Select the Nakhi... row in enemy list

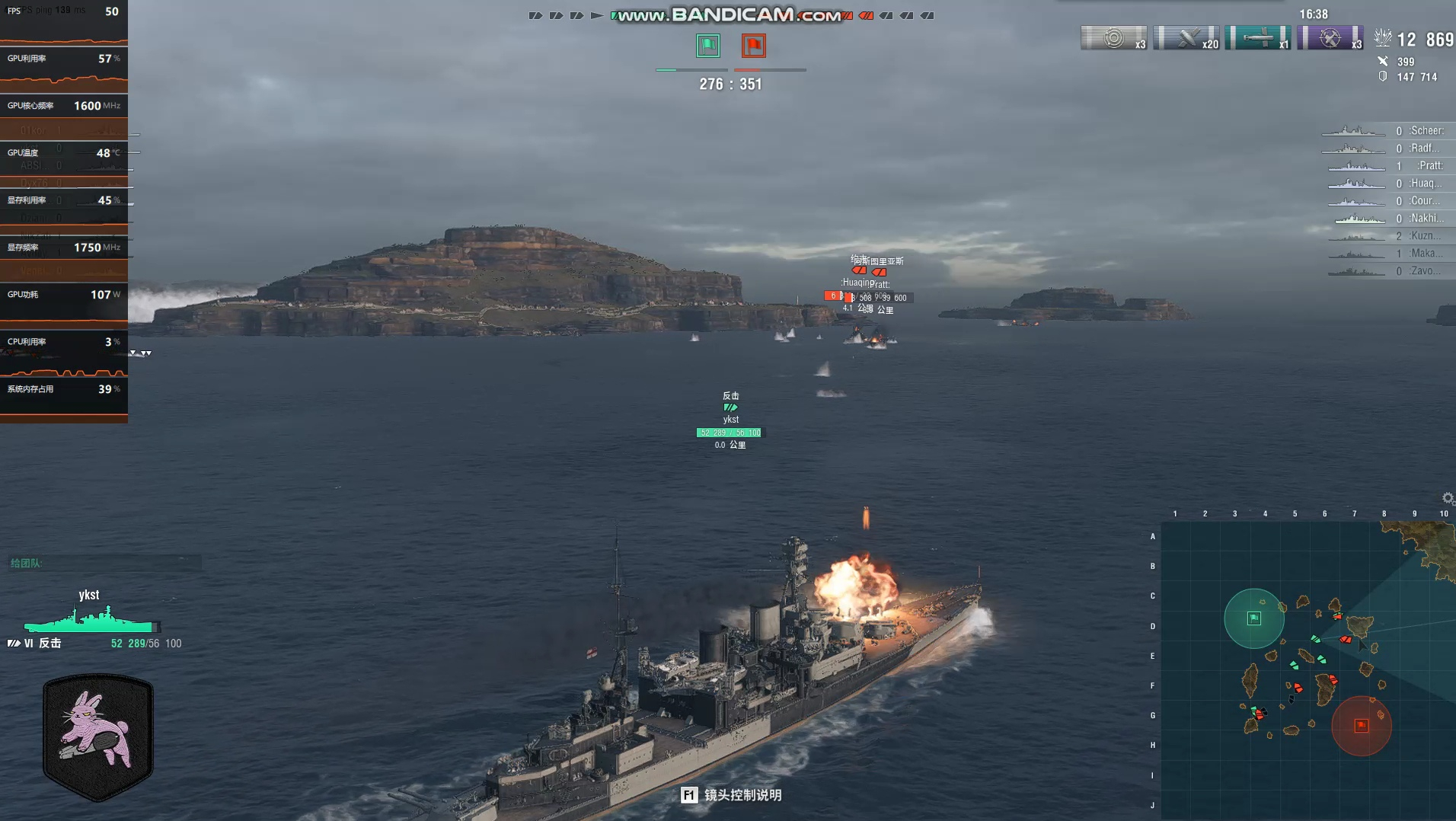coord(1386,219)
